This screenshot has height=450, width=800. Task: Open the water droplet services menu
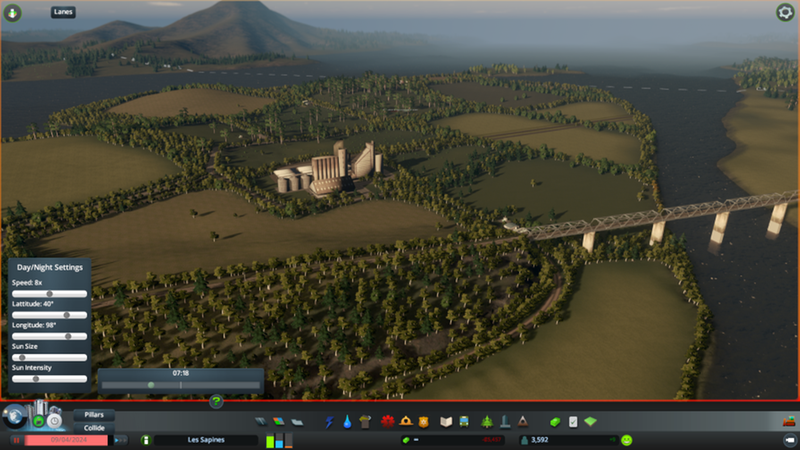tap(346, 421)
